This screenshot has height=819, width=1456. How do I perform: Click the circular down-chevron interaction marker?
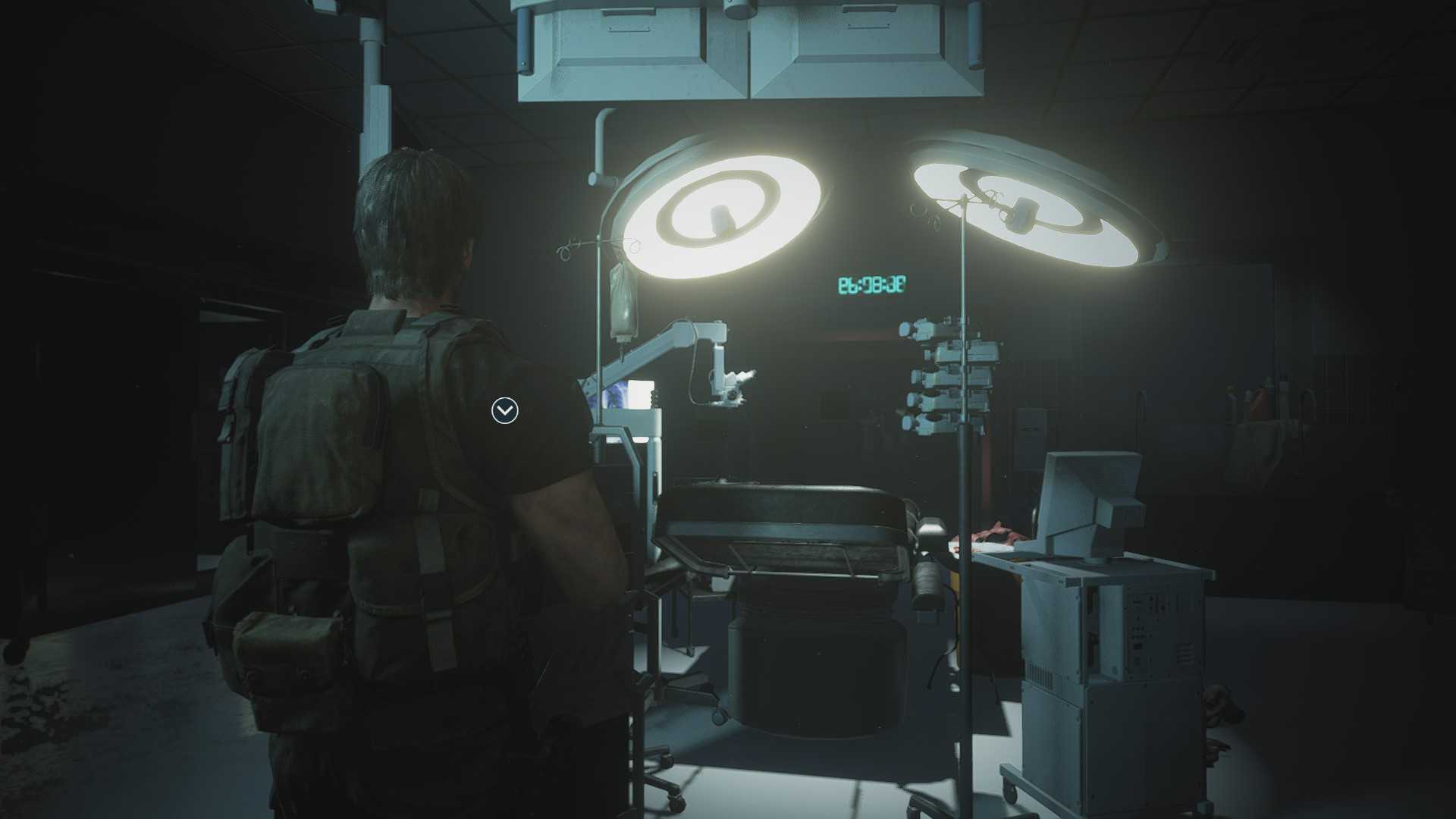504,411
